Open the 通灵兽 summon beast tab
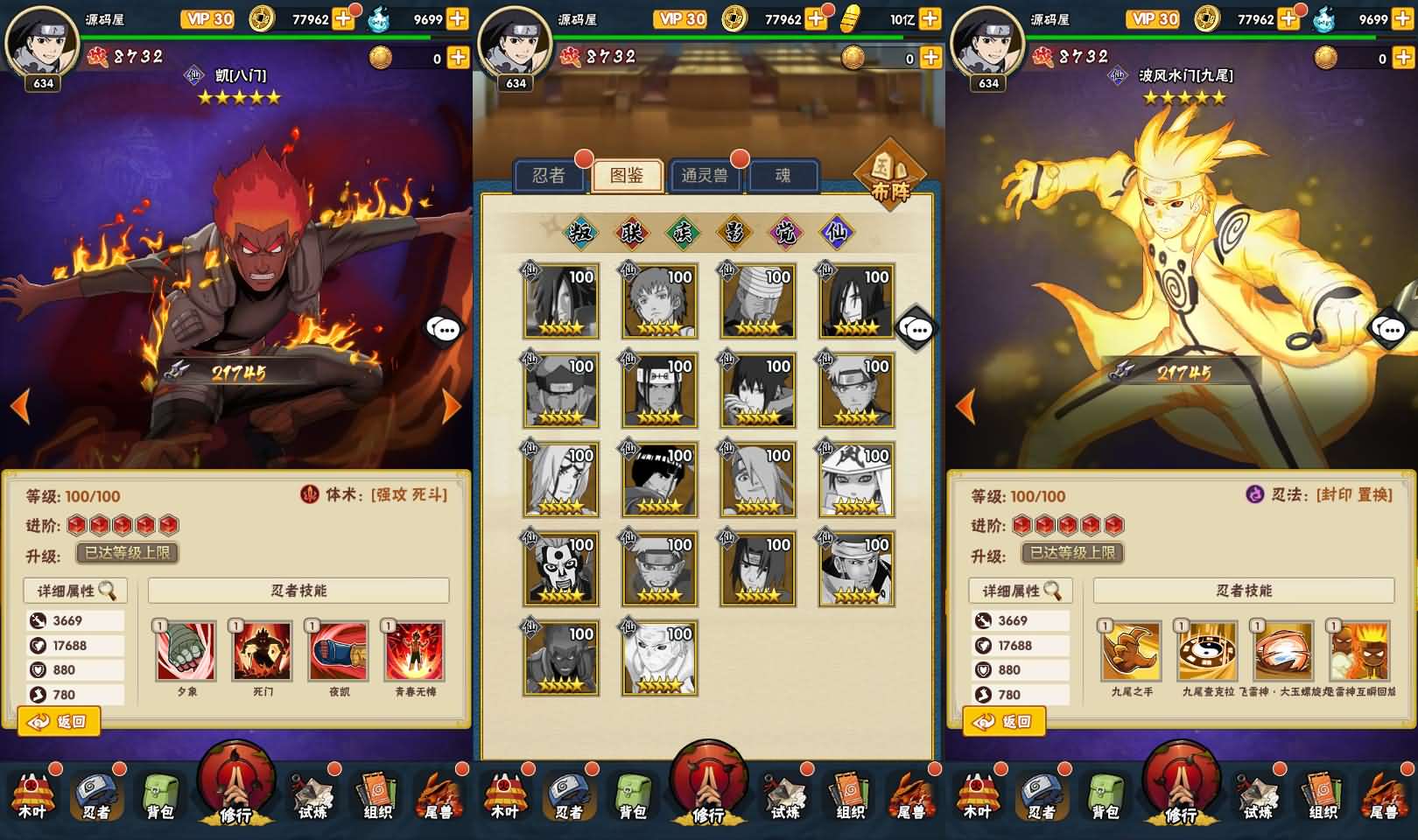 click(x=704, y=175)
